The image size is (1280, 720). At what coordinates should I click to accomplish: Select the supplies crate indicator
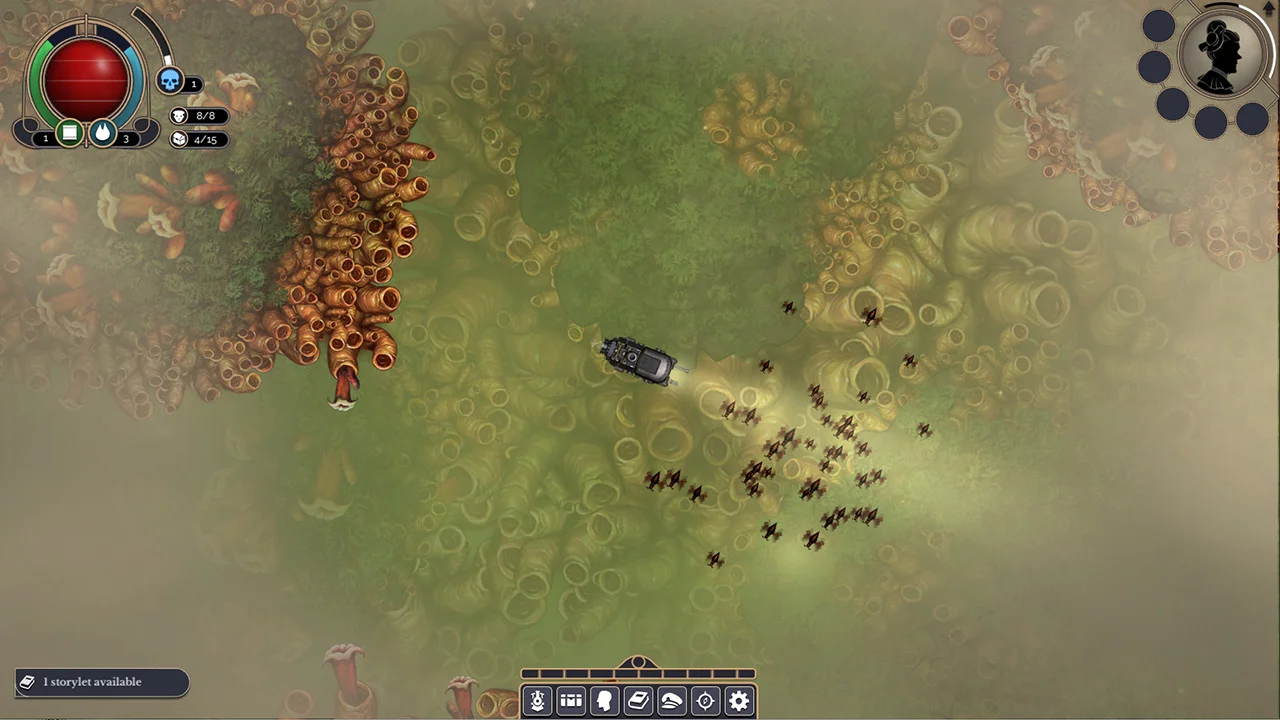click(x=70, y=133)
